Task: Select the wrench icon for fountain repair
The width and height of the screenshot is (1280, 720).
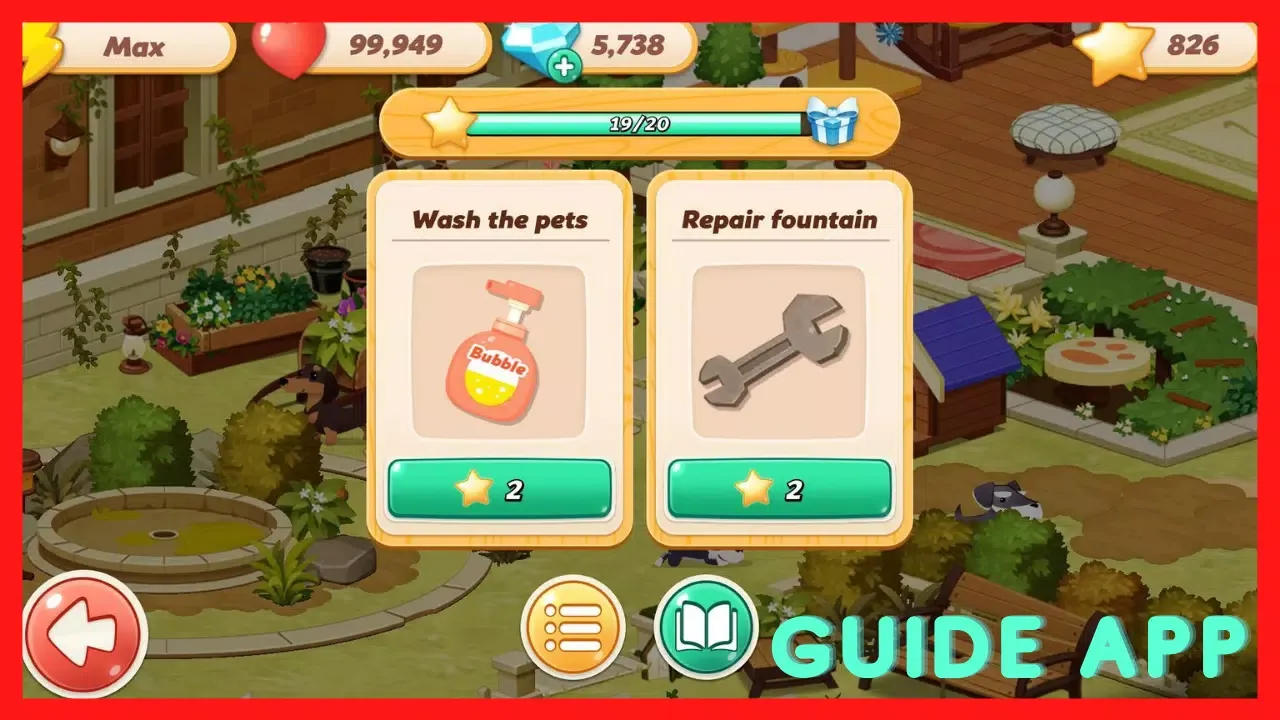Action: click(x=779, y=350)
